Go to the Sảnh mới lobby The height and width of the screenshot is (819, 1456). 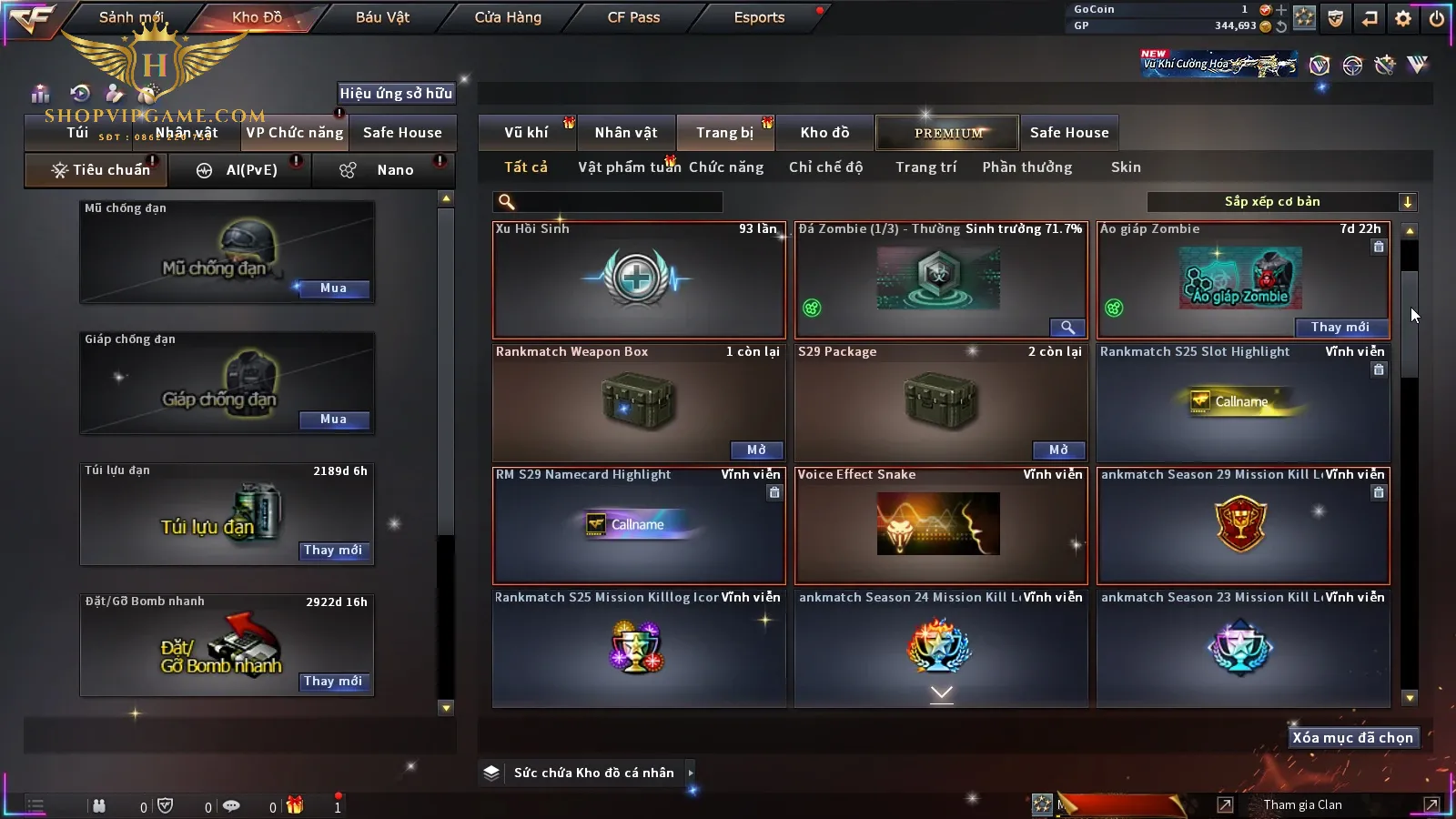click(131, 17)
